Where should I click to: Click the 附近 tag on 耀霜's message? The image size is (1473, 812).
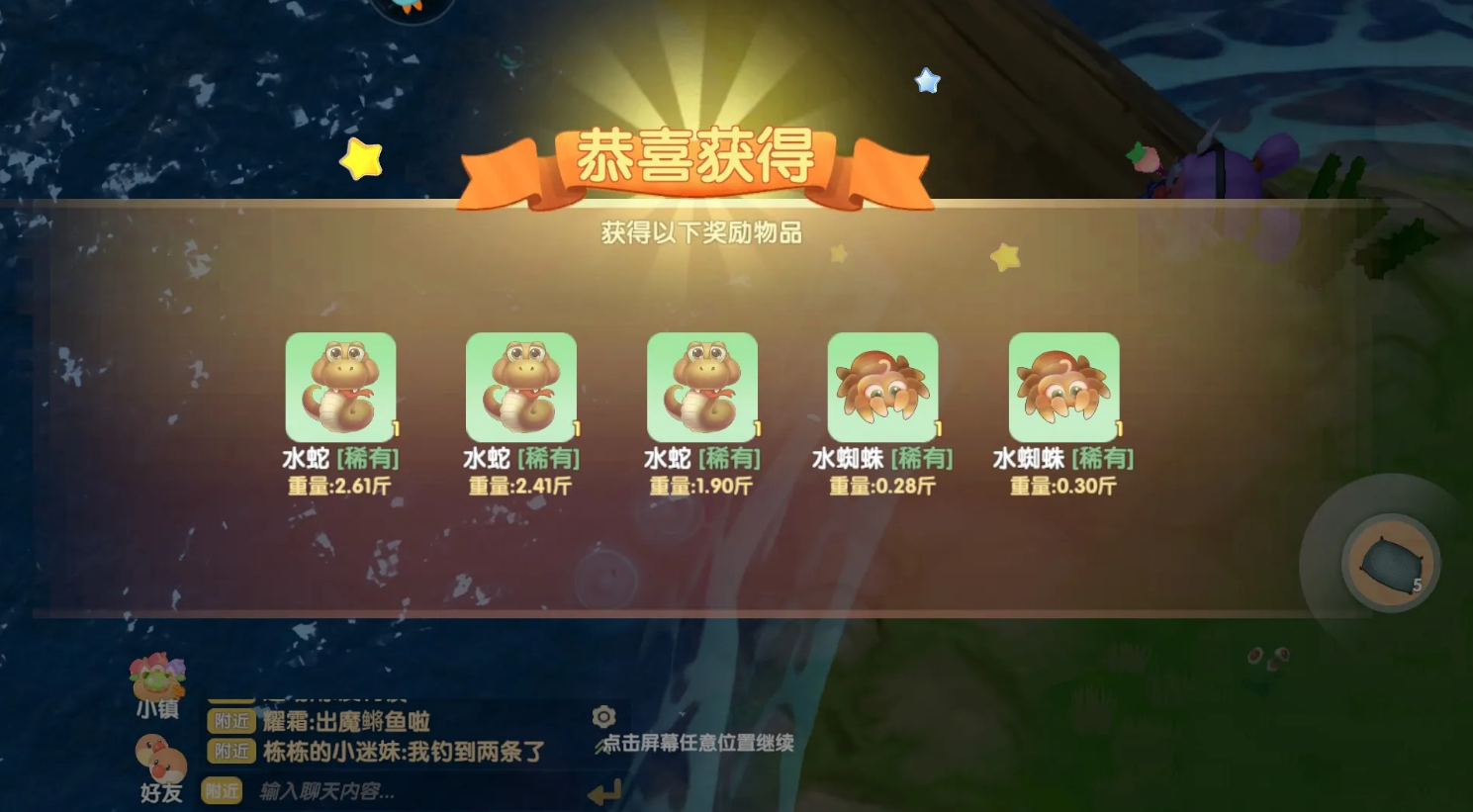click(230, 722)
